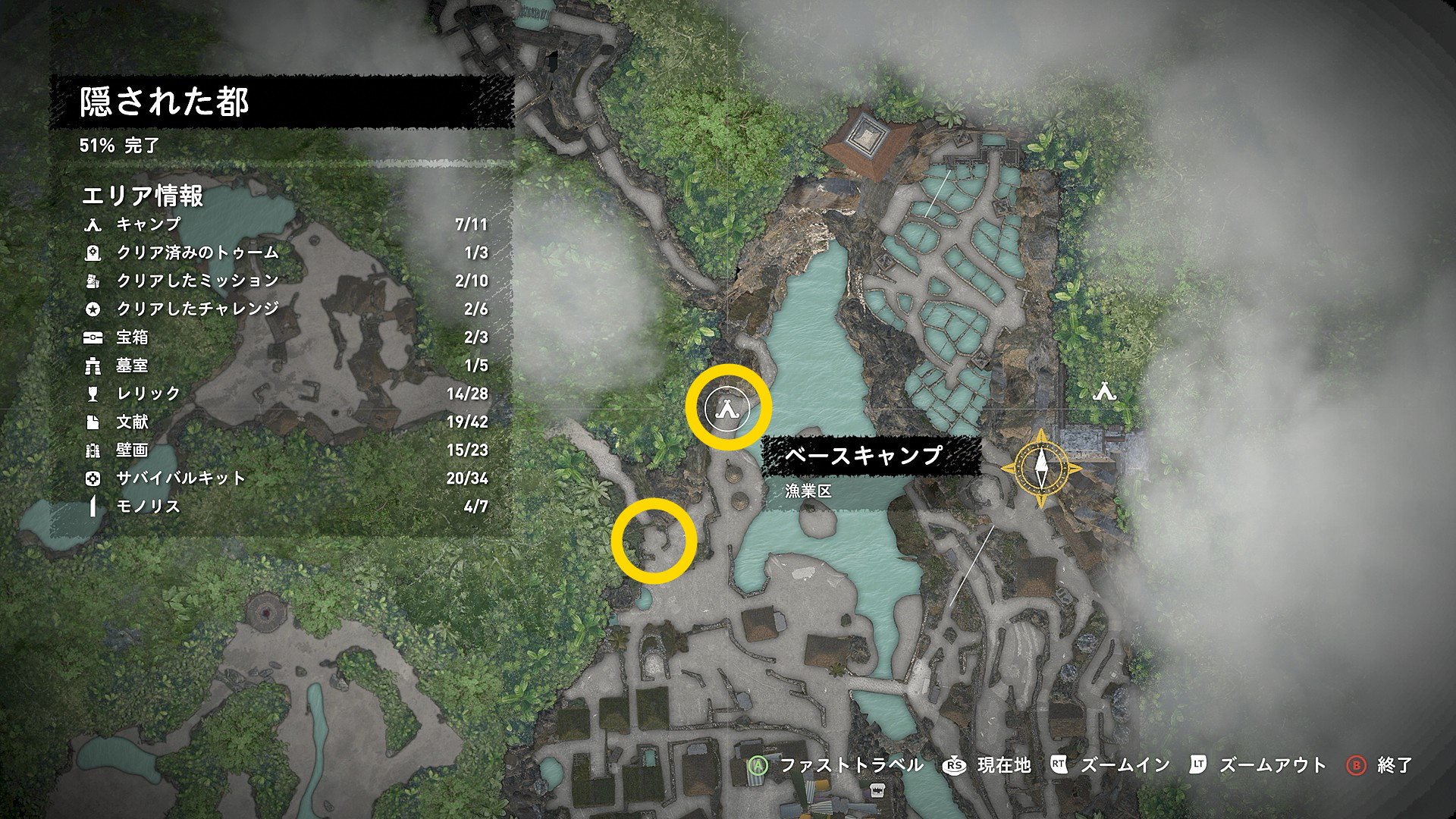Click the 墓室 crypt legend entry
The height and width of the screenshot is (819, 1456).
point(132,366)
